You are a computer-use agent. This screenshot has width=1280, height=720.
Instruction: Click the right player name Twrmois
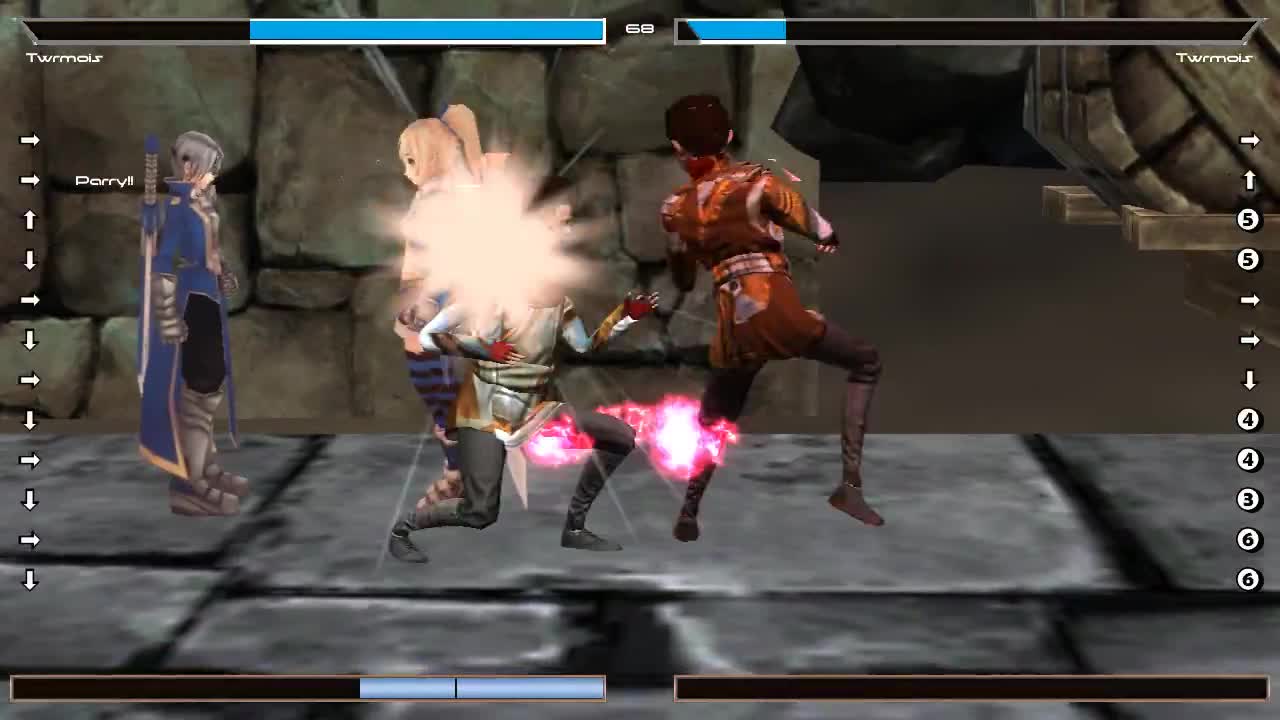[1215, 57]
